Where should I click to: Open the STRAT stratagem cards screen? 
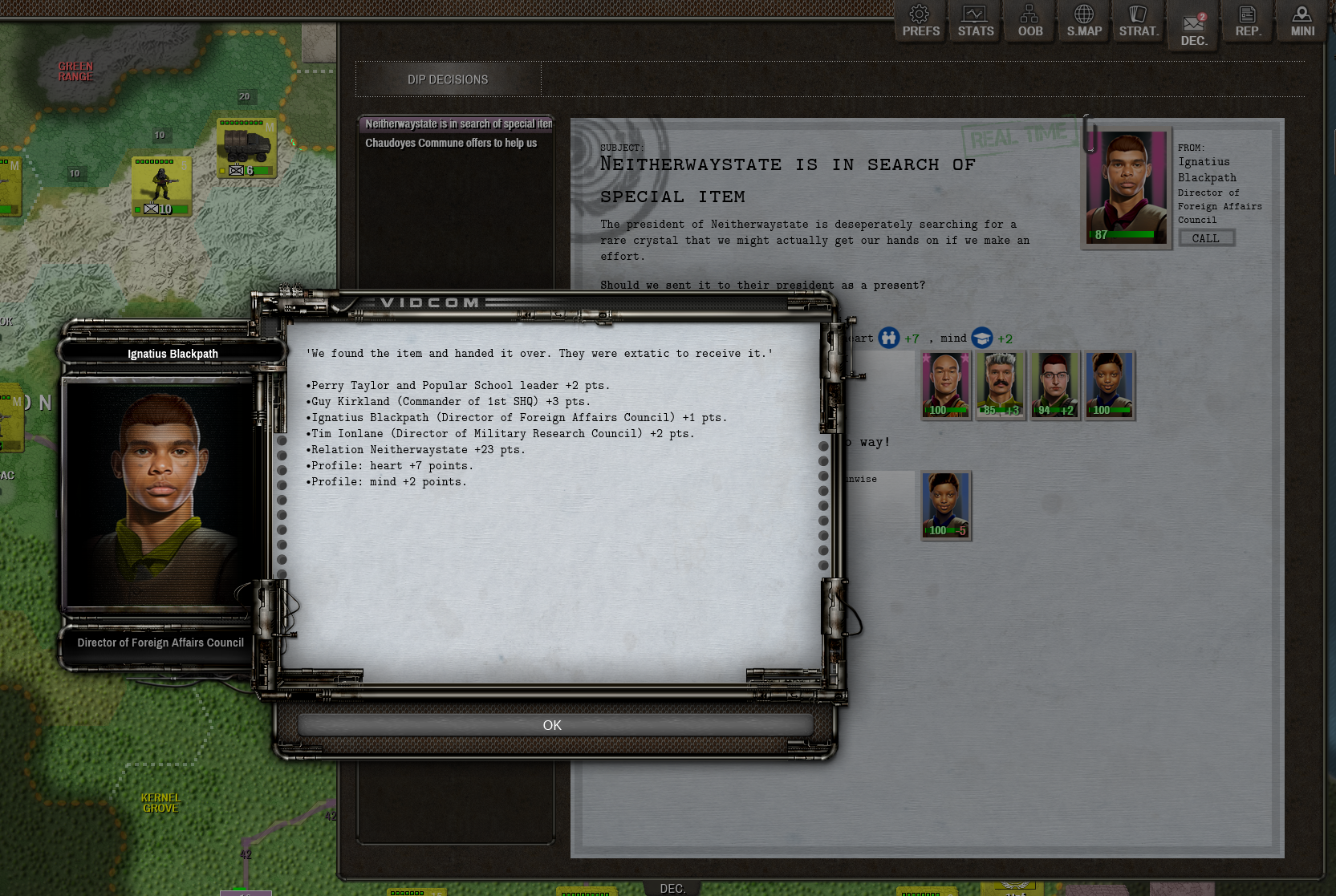[1138, 21]
